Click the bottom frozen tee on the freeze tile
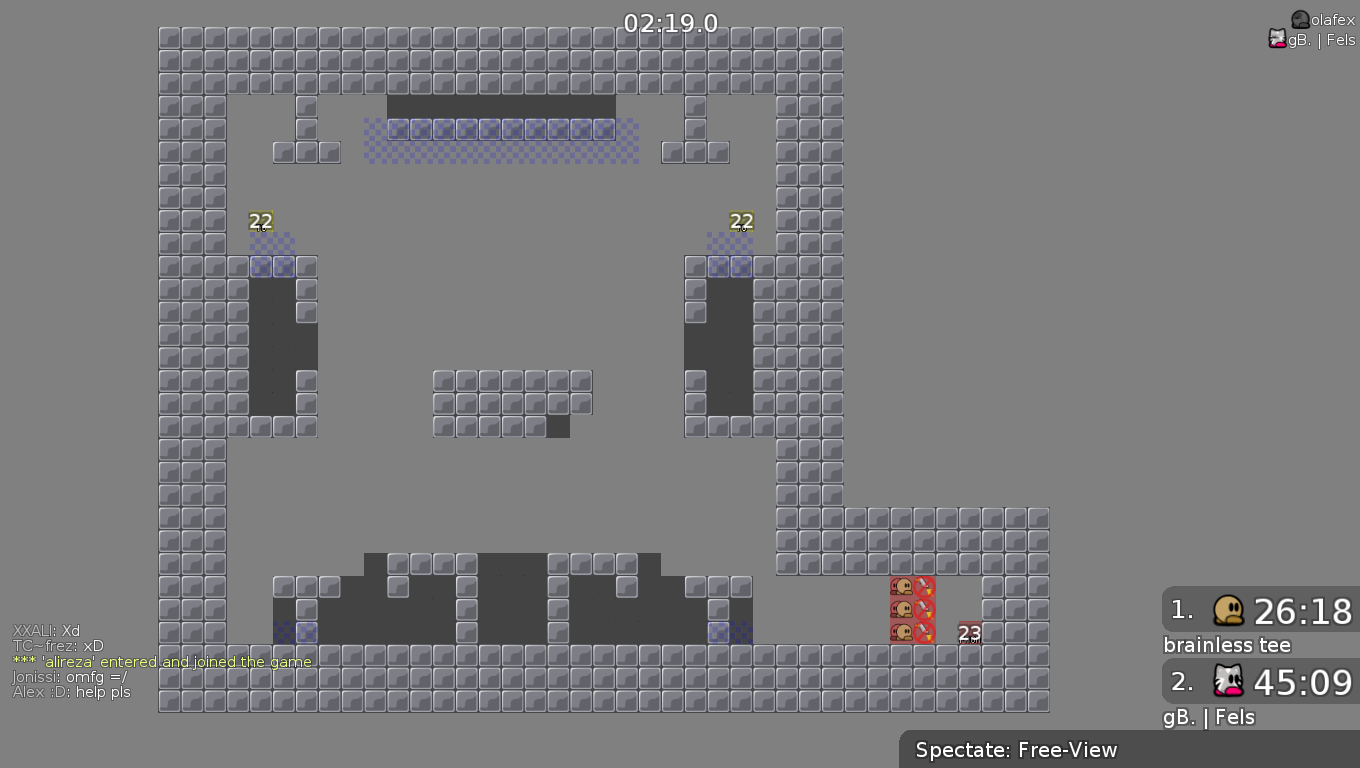This screenshot has width=1360, height=768. coord(903,632)
